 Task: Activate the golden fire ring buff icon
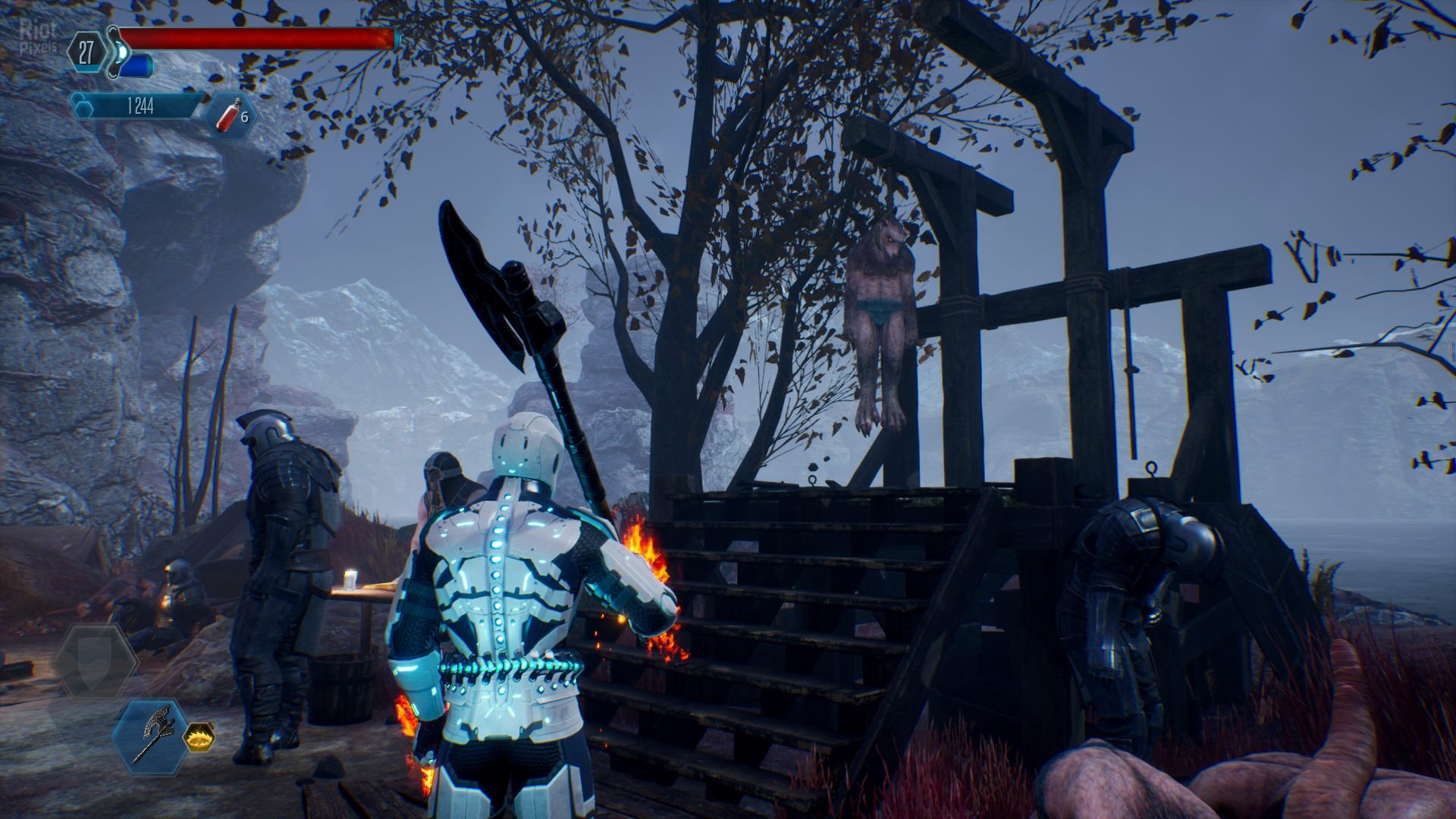click(x=199, y=736)
